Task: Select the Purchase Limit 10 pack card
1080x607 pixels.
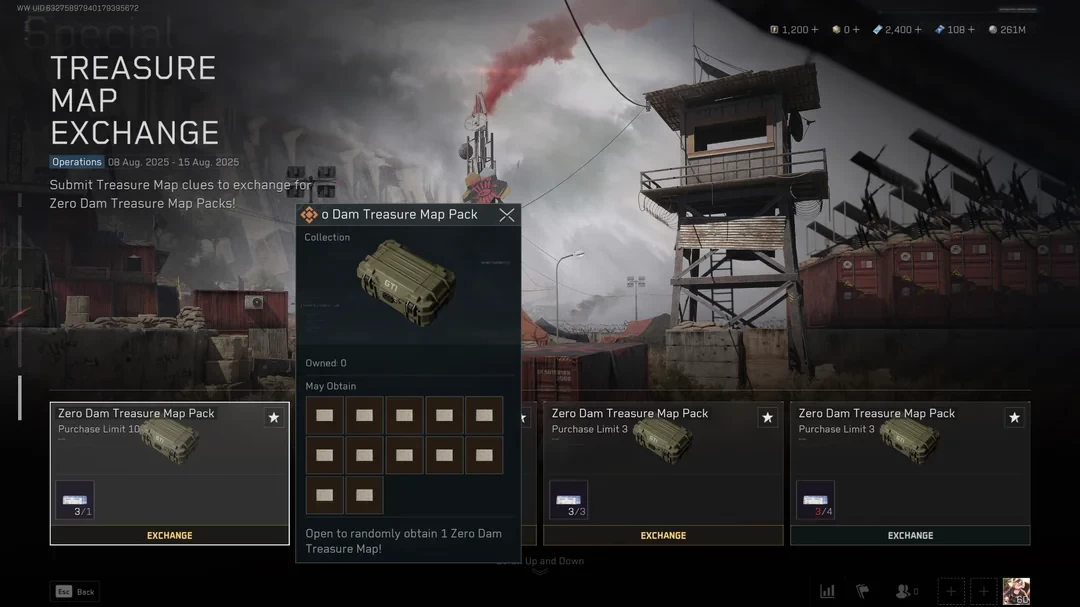Action: point(169,462)
